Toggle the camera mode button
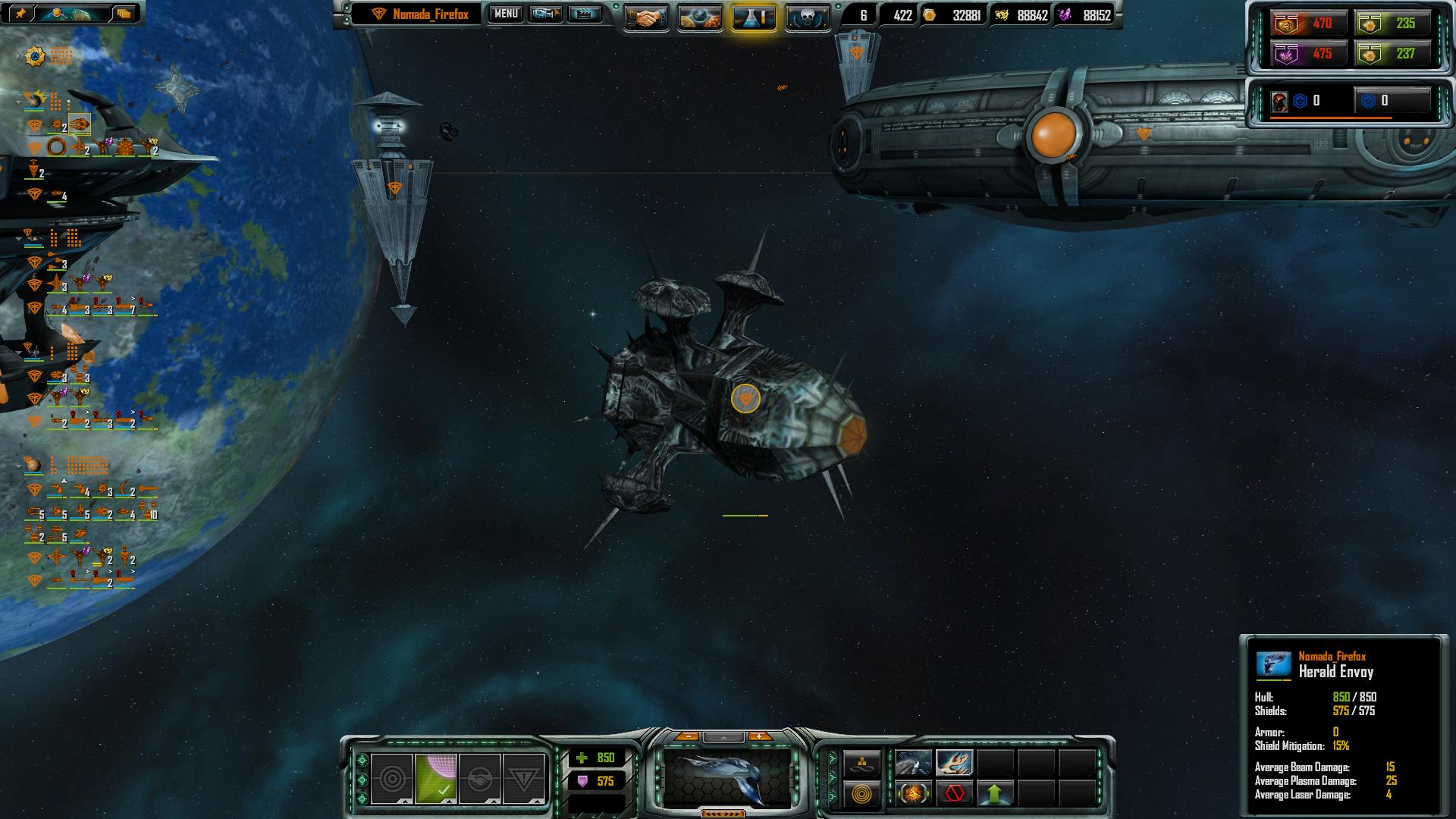This screenshot has width=1456, height=819. pyautogui.click(x=544, y=14)
